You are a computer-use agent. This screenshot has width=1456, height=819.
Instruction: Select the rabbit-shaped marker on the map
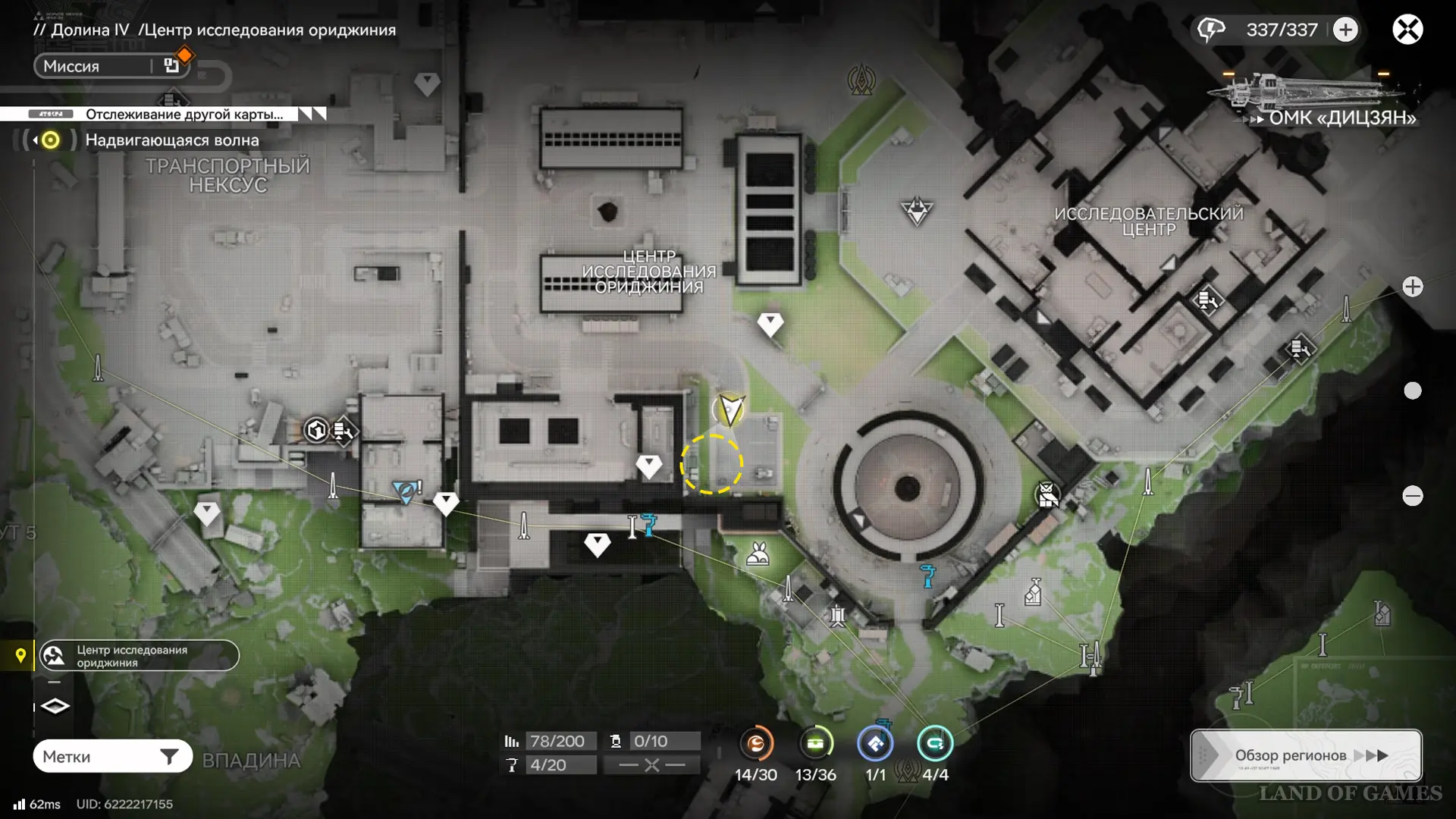click(758, 554)
